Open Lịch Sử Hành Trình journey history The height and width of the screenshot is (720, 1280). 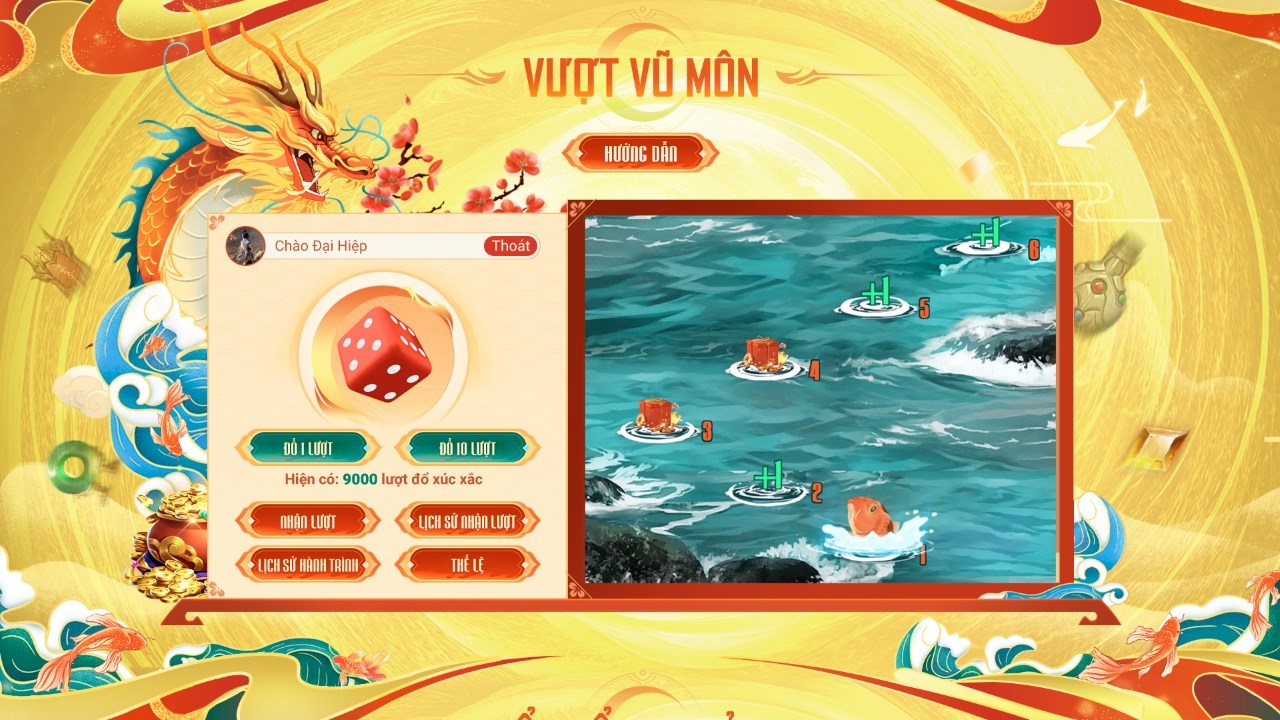coord(306,563)
